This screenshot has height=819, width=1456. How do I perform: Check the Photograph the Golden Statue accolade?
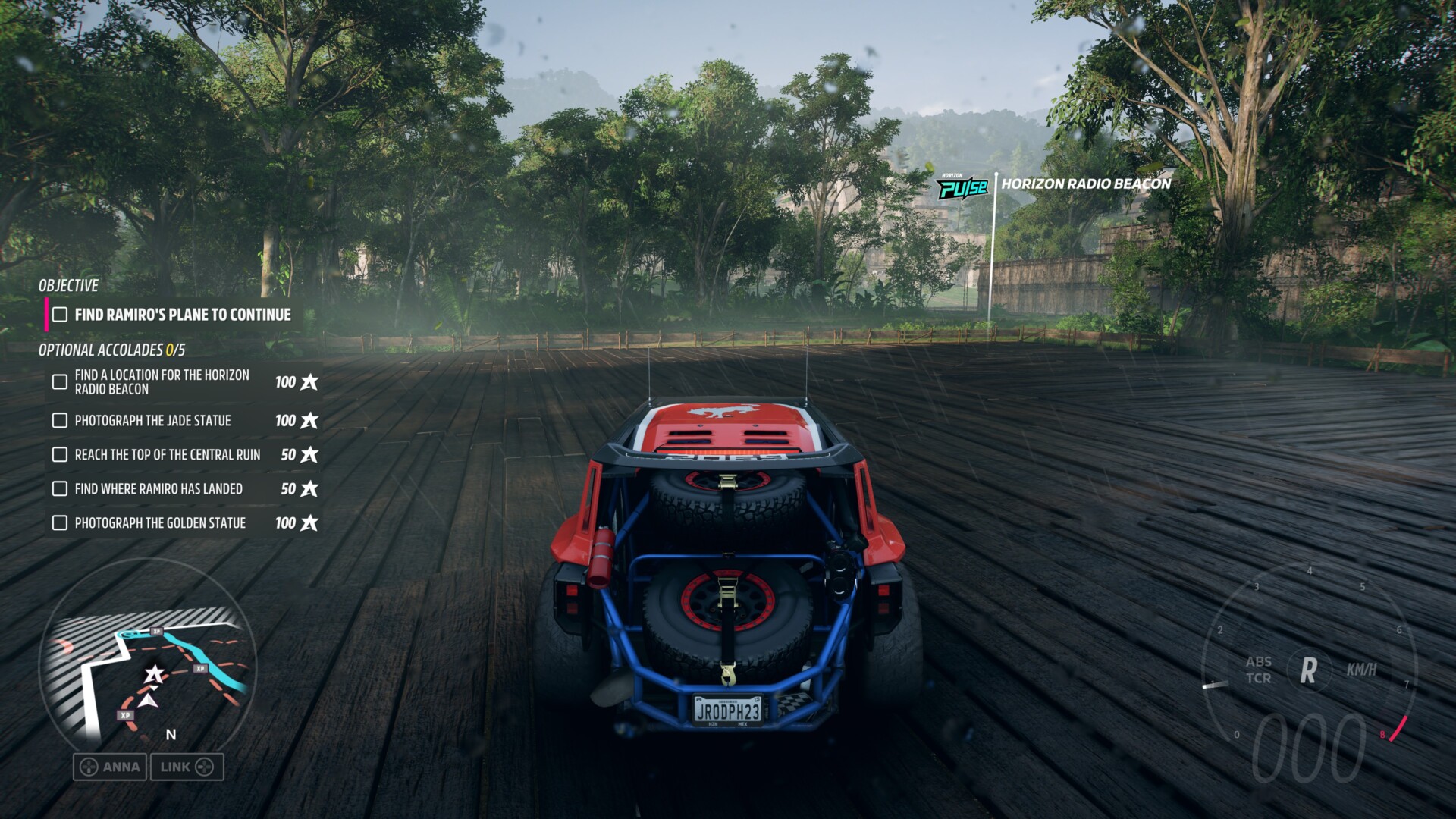pos(60,522)
